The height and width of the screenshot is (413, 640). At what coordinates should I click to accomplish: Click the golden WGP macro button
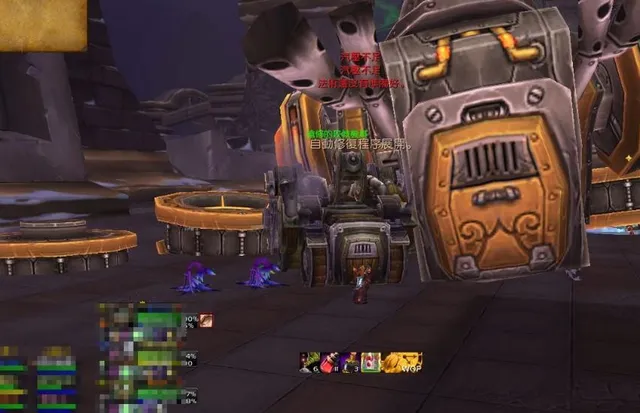point(402,362)
